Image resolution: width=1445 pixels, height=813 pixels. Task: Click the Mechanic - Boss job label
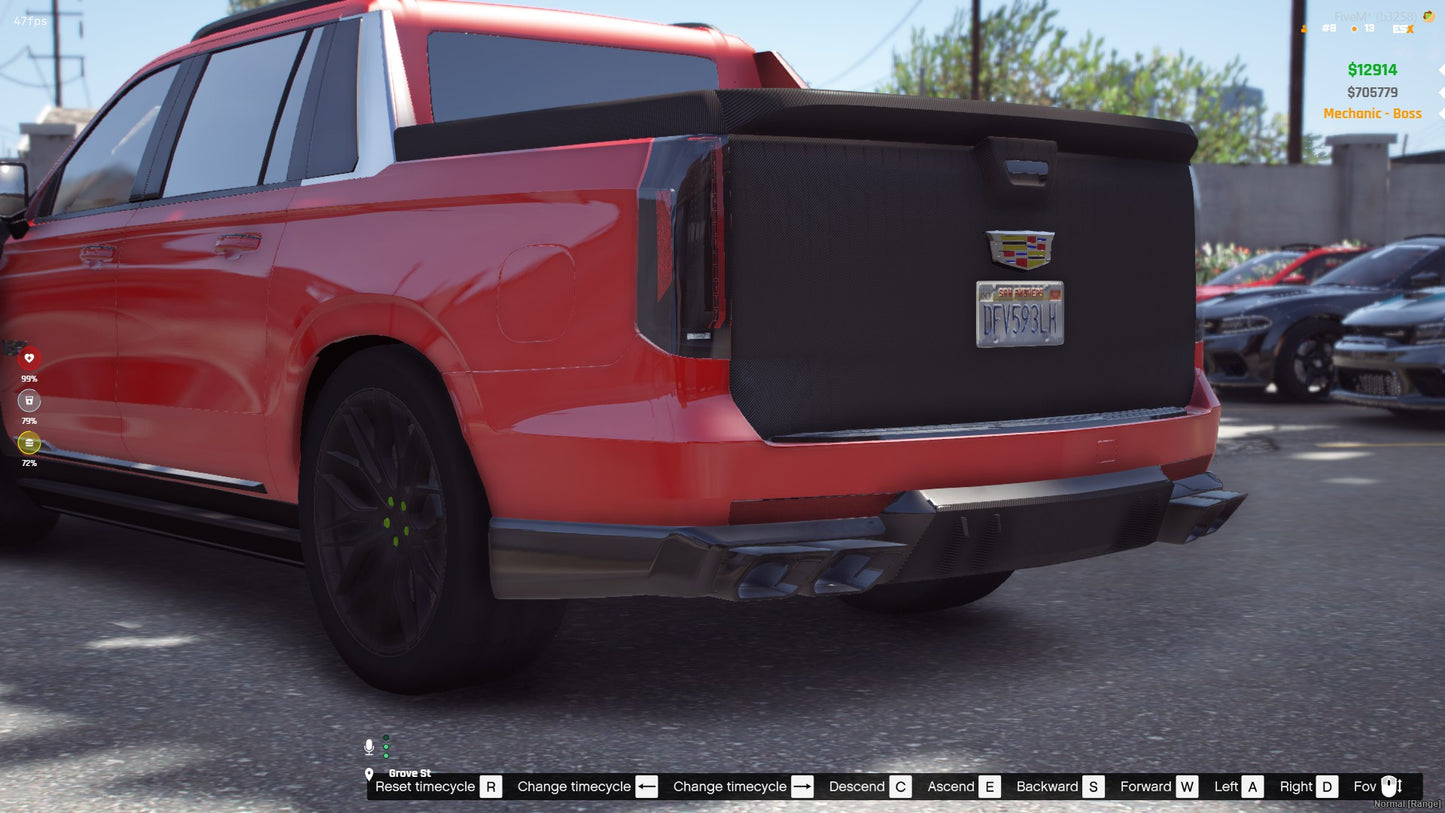pos(1372,113)
